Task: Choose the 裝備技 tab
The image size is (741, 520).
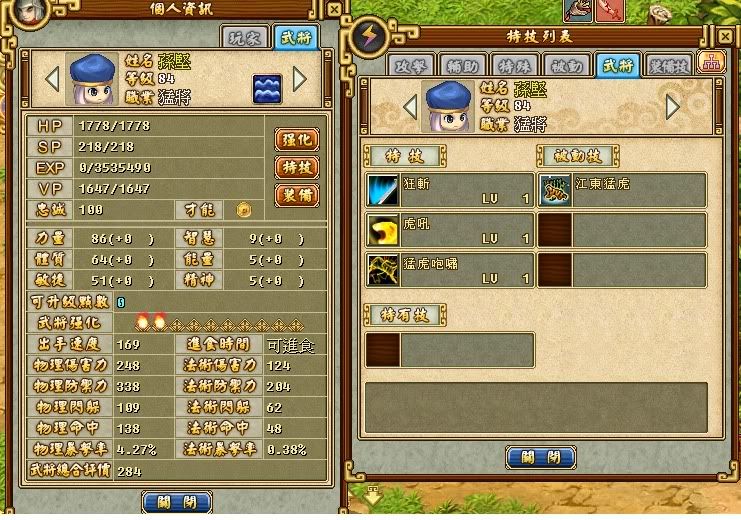Action: [x=668, y=64]
